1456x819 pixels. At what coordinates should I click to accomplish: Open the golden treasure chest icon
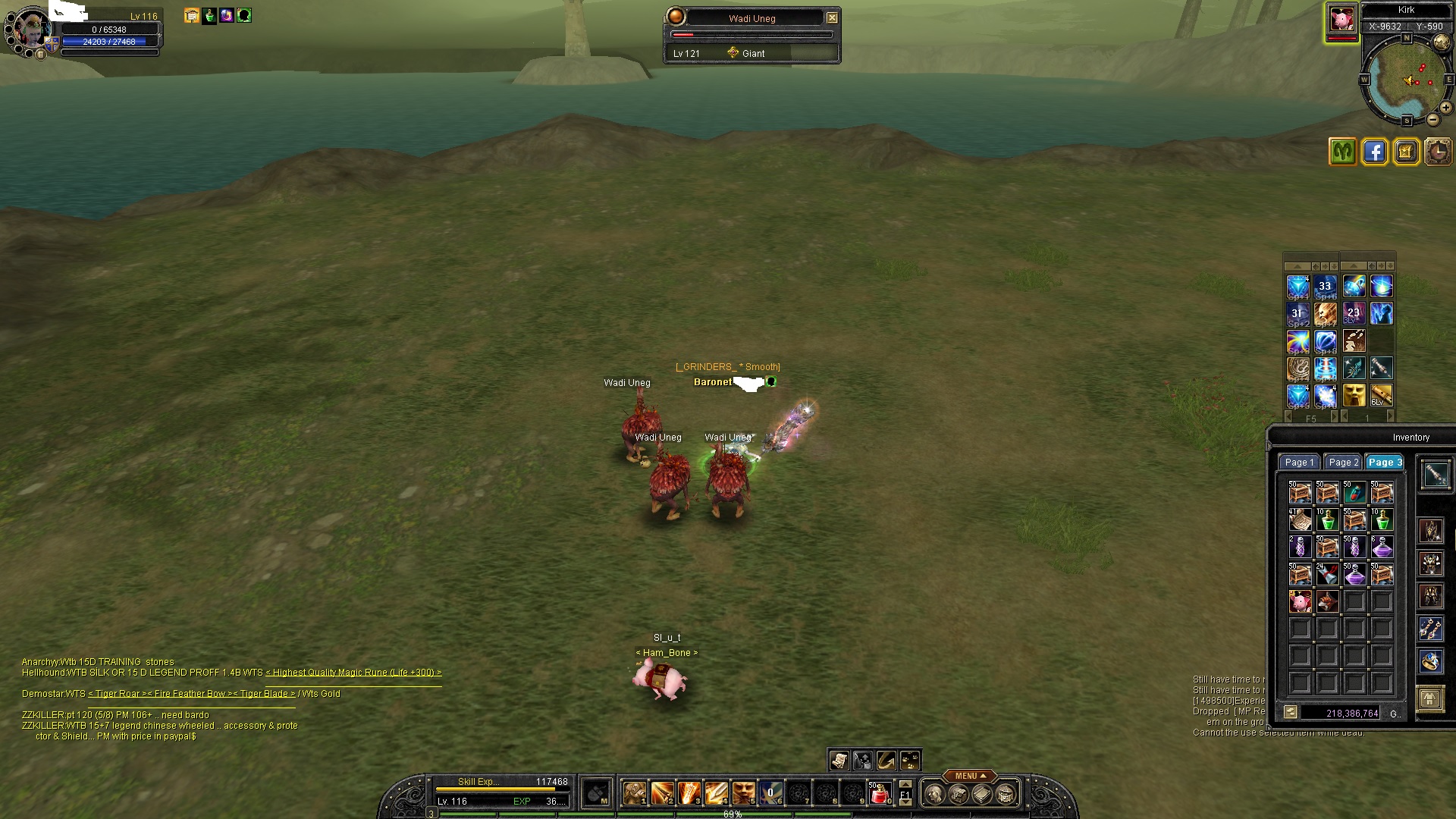[x=1406, y=152]
